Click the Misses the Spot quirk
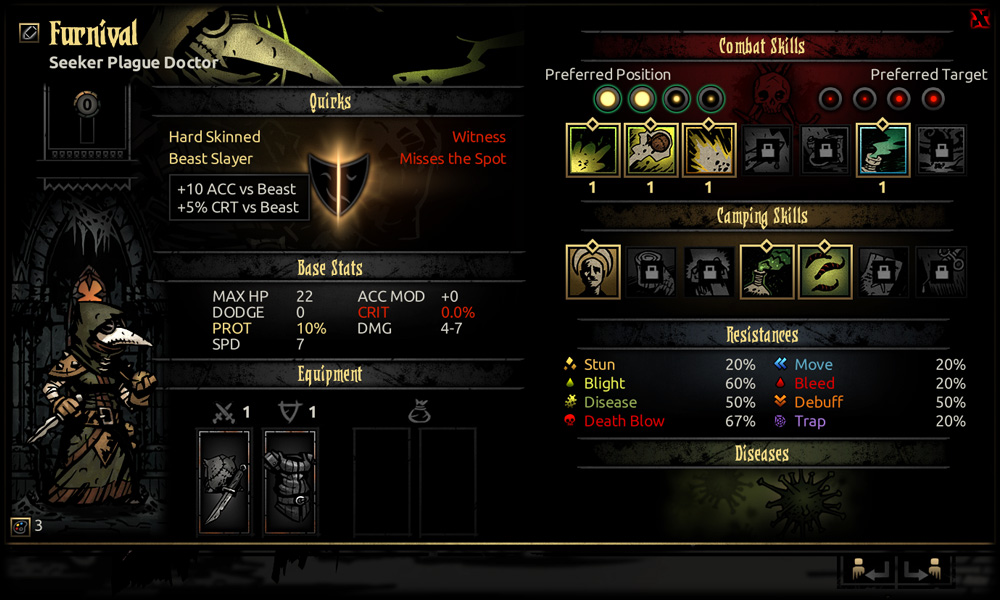This screenshot has width=1000, height=600. tap(453, 158)
